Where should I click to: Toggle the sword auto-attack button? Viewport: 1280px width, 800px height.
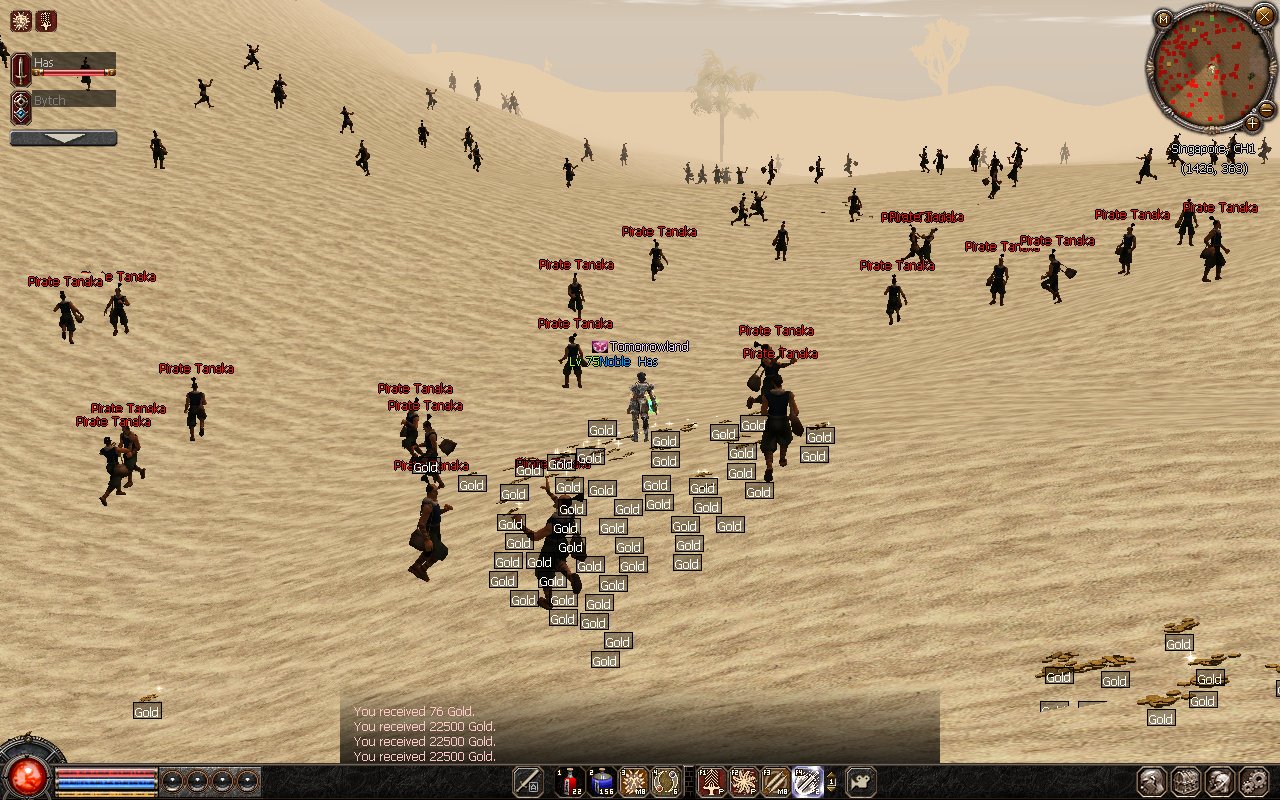coord(528,781)
